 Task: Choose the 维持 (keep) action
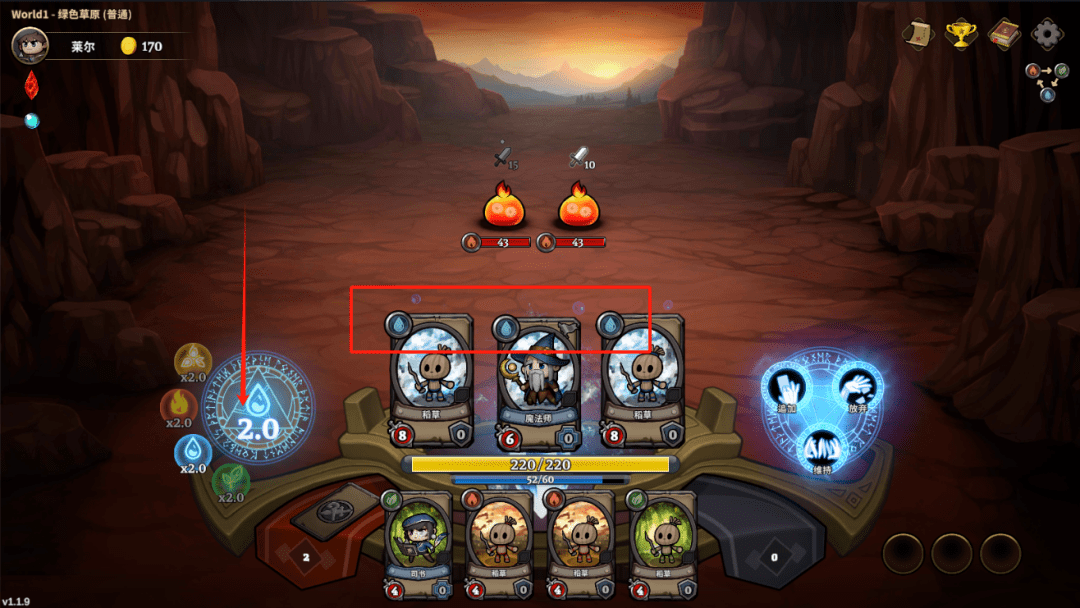pos(822,451)
